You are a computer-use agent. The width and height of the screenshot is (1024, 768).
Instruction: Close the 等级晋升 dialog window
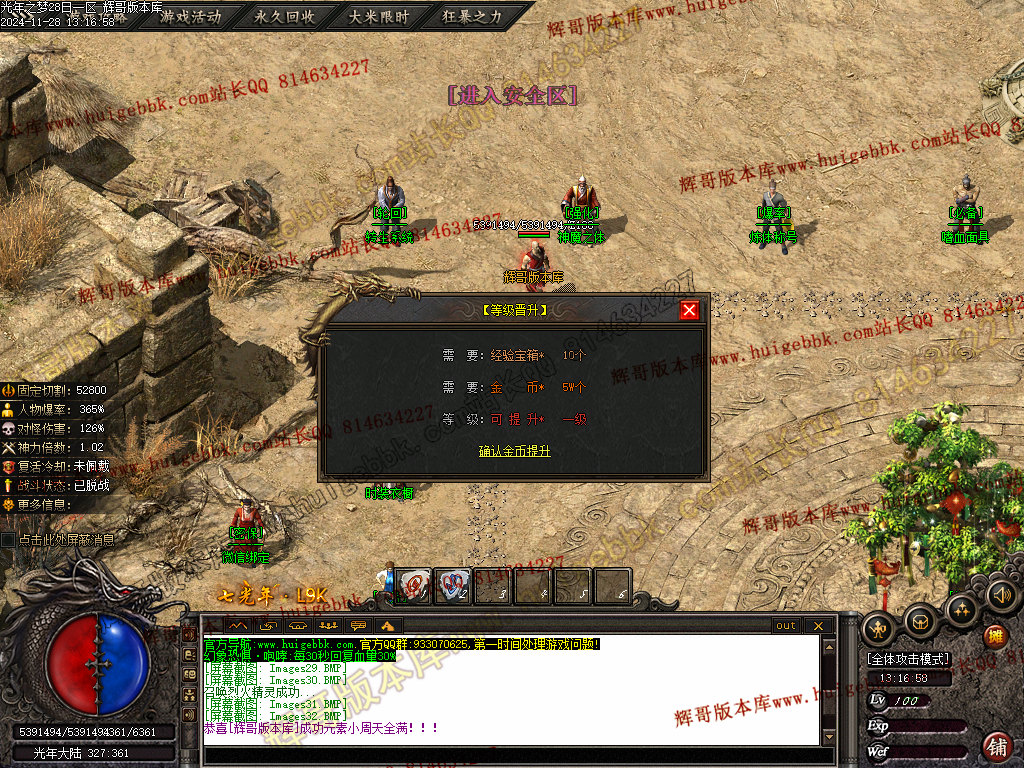pyautogui.click(x=689, y=310)
